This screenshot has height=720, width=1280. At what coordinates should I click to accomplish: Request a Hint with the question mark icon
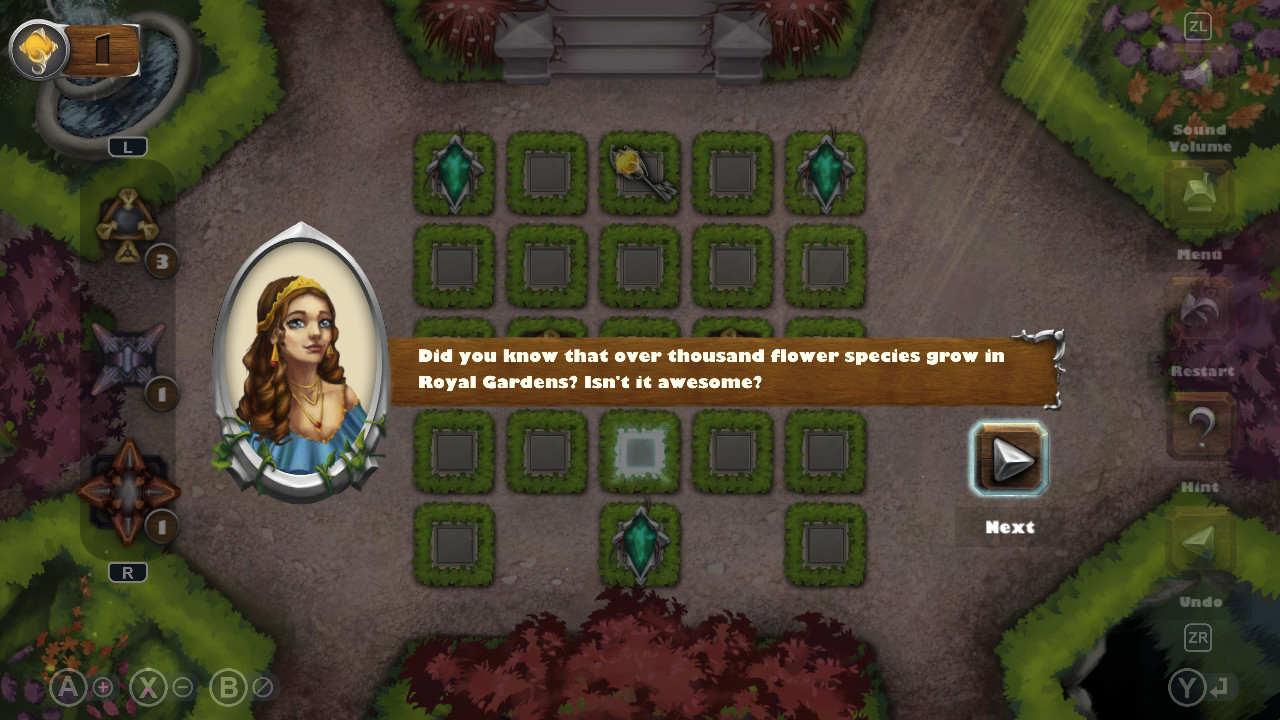pyautogui.click(x=1199, y=425)
